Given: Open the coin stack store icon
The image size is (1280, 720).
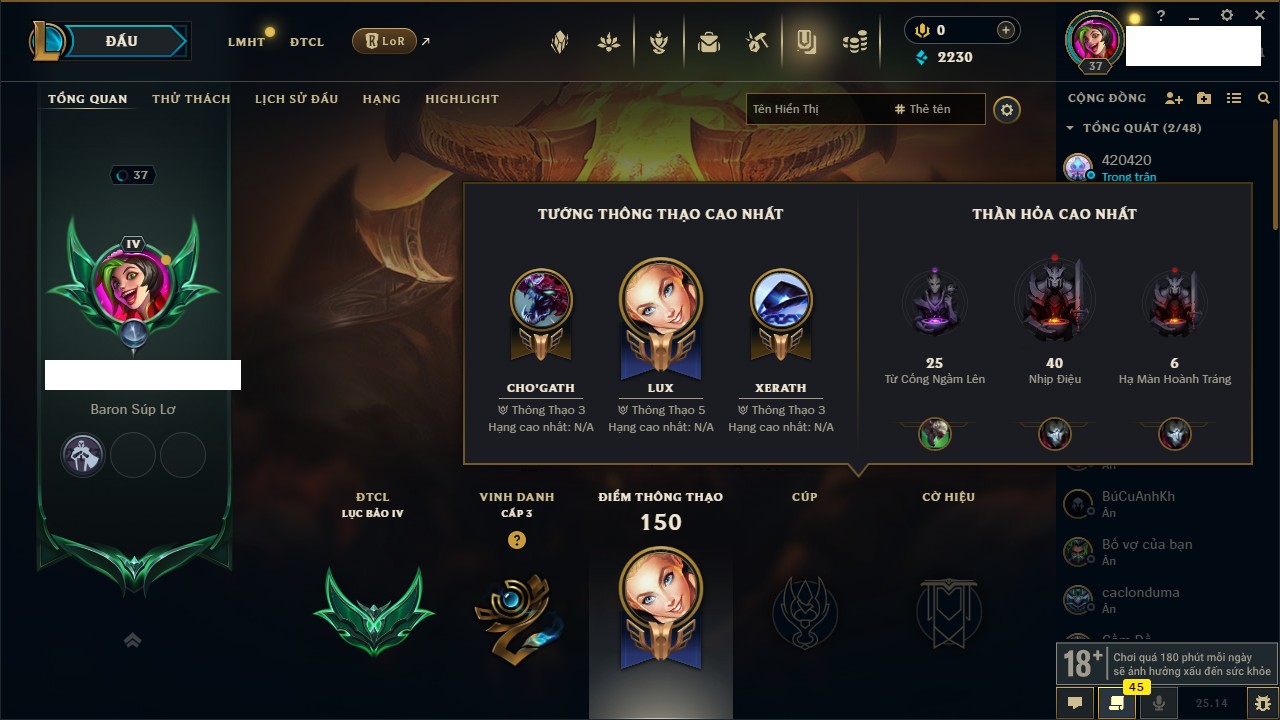Looking at the screenshot, I should pos(854,42).
